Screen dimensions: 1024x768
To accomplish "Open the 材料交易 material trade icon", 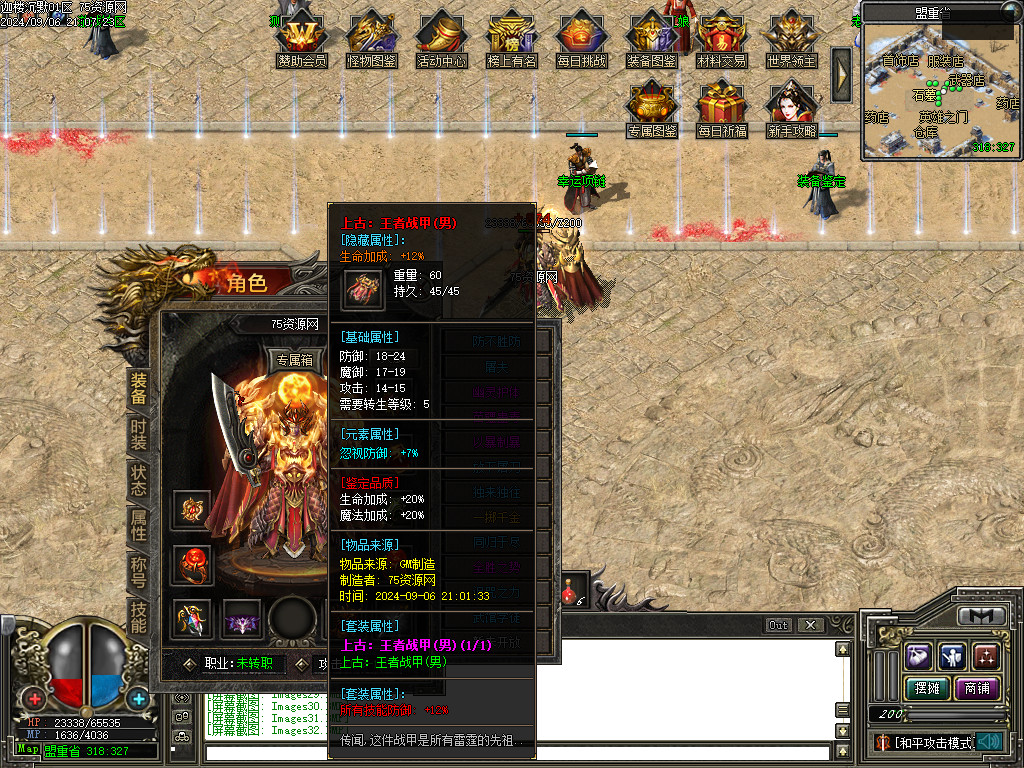I will tap(722, 40).
